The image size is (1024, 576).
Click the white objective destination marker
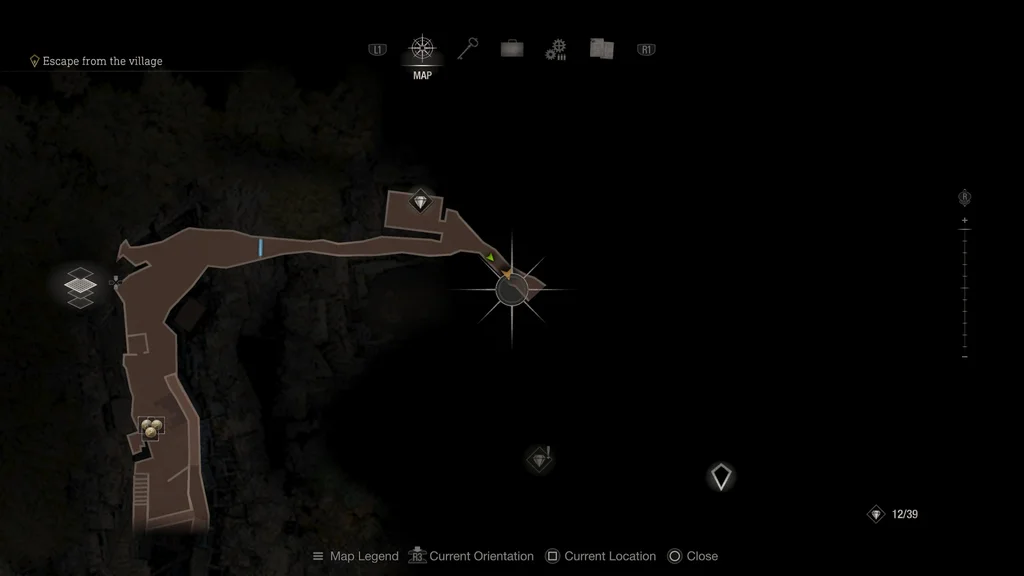720,477
